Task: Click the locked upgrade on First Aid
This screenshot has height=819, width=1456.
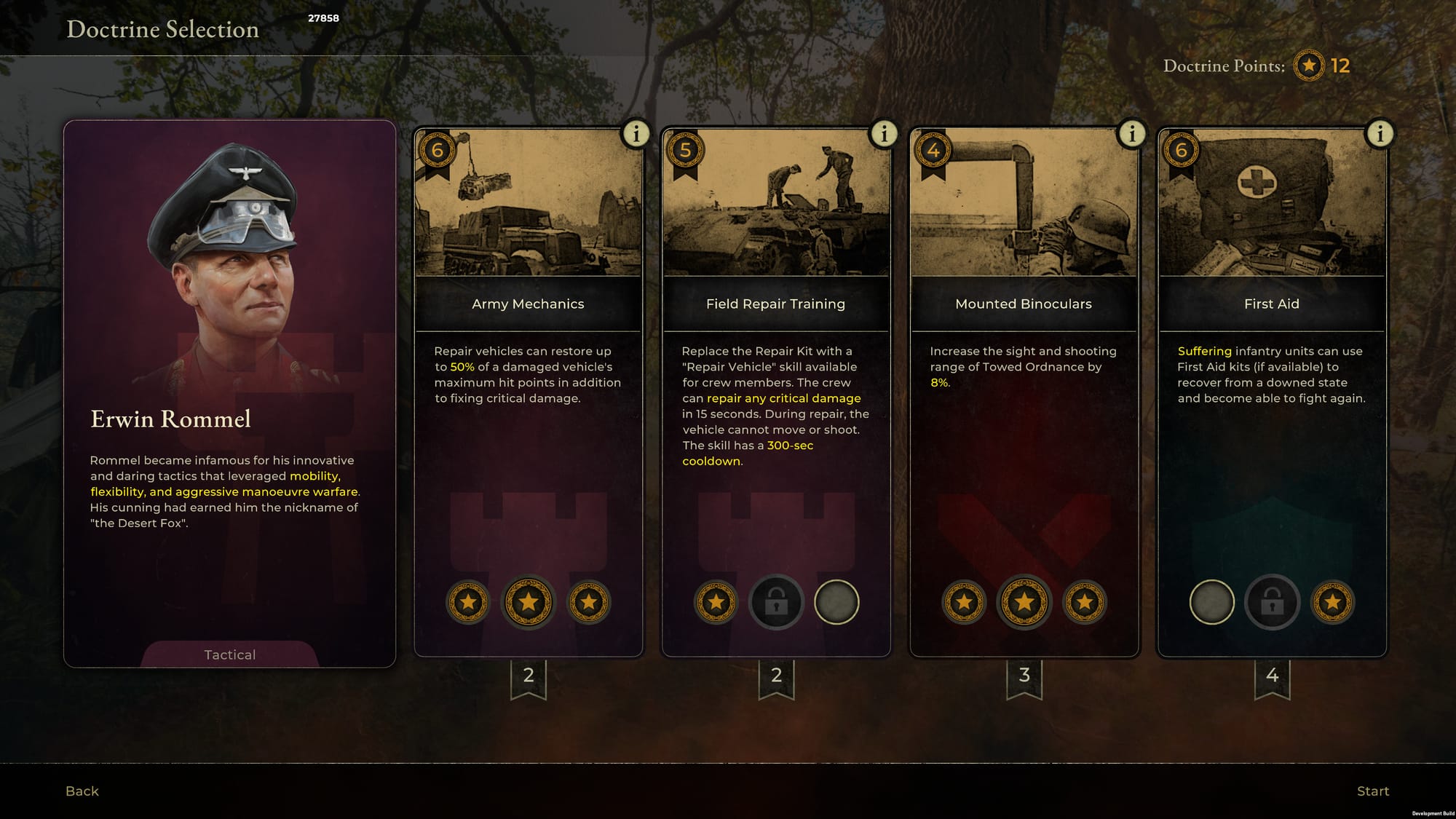Action: [x=1272, y=603]
